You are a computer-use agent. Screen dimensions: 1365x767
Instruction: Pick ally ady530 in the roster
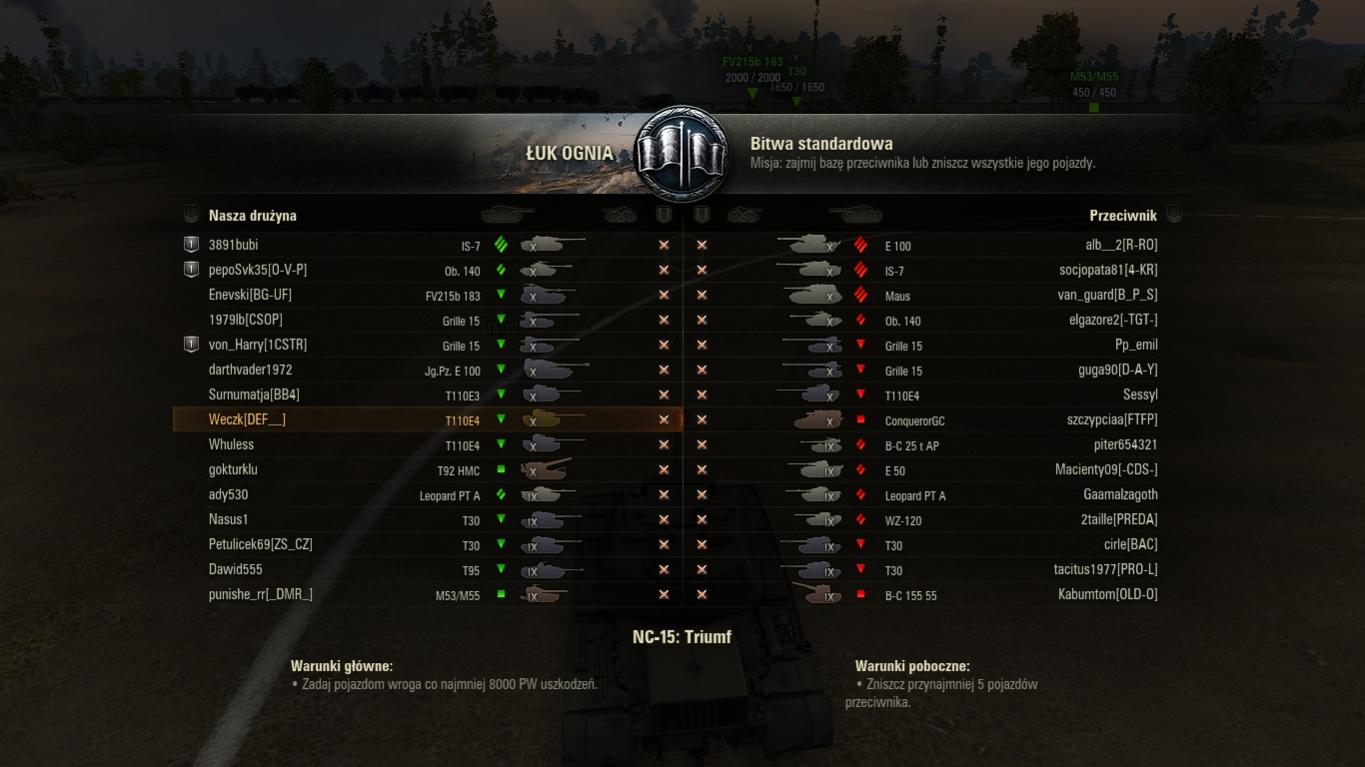228,495
